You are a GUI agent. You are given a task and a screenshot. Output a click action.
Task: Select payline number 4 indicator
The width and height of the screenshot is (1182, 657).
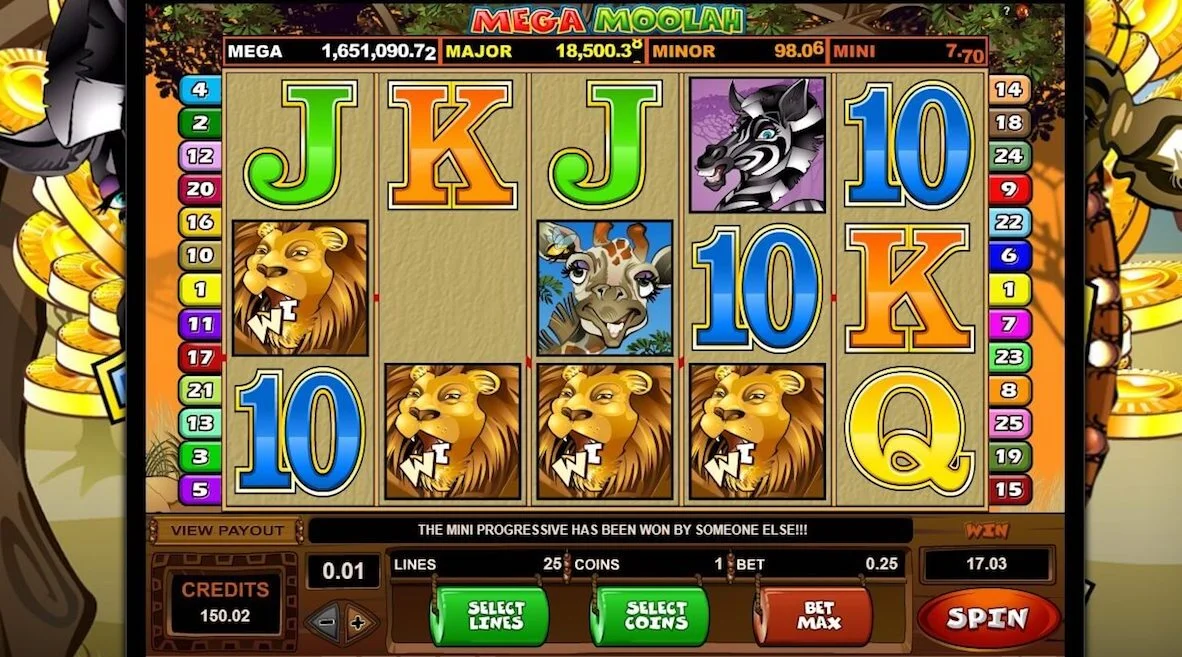(200, 90)
